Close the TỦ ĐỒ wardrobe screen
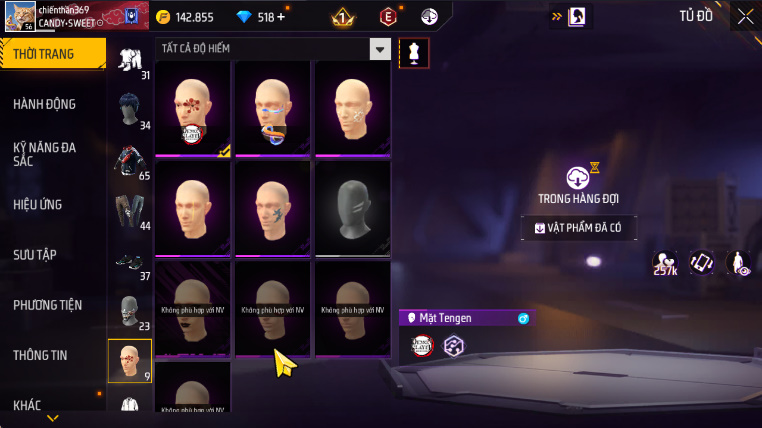The height and width of the screenshot is (428, 762). tap(745, 16)
